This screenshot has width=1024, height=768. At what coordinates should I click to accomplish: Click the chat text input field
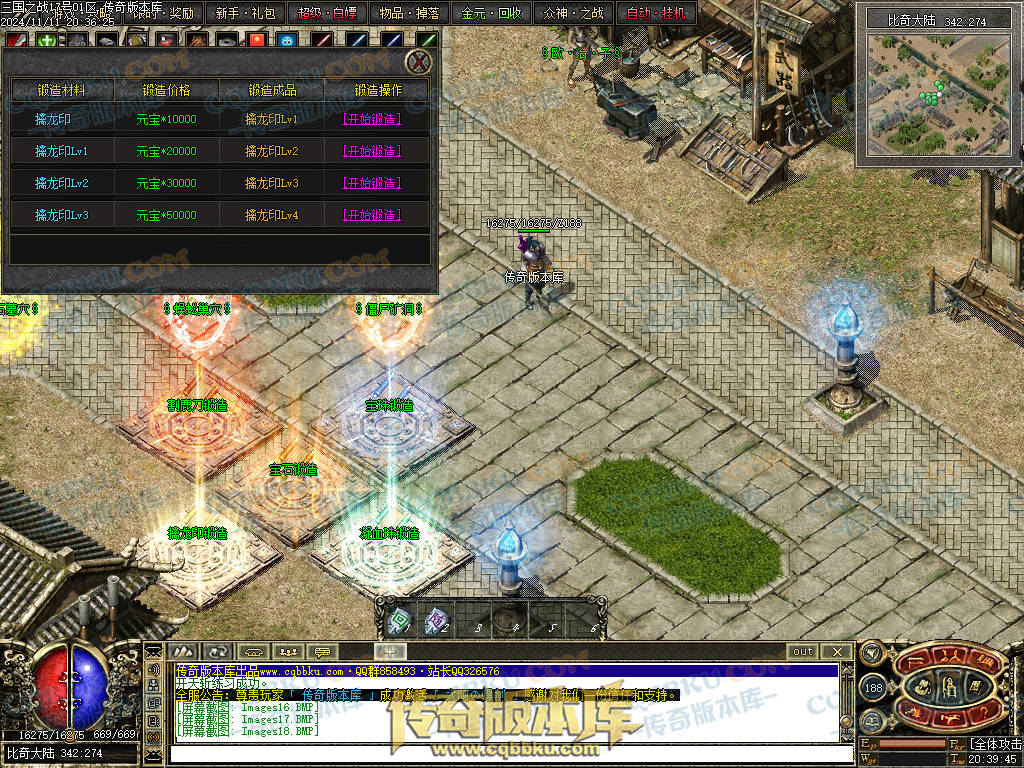click(x=500, y=751)
